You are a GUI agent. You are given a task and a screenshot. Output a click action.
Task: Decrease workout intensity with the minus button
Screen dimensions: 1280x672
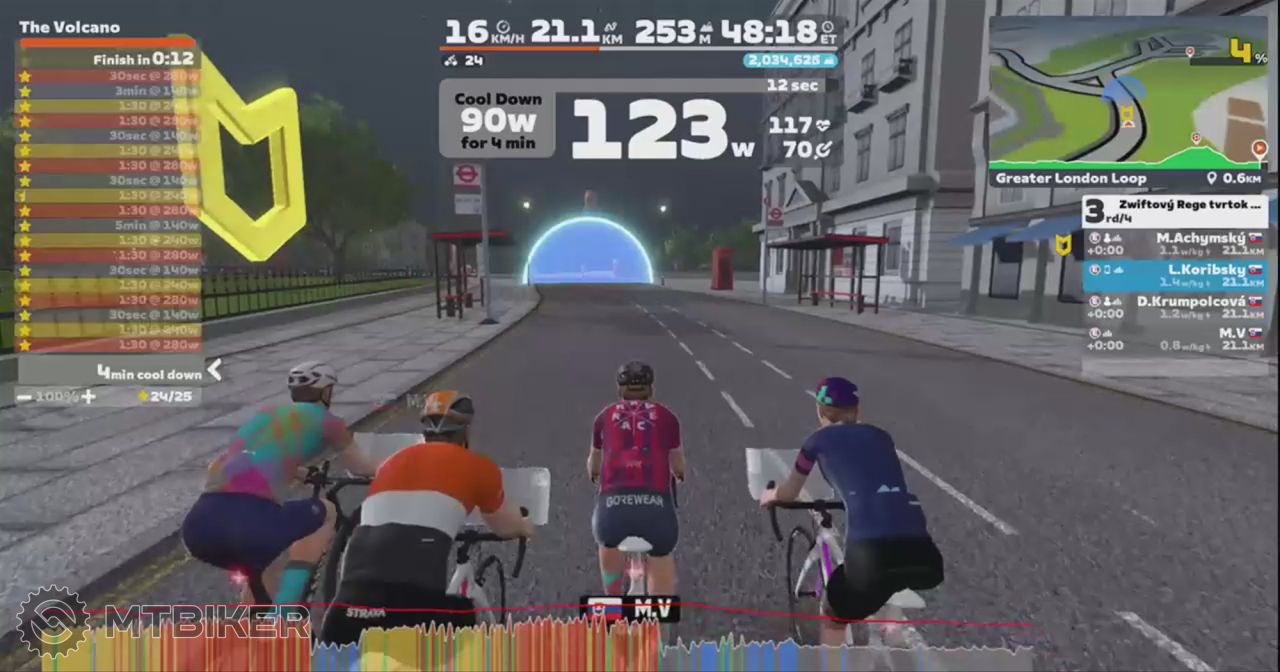24,397
